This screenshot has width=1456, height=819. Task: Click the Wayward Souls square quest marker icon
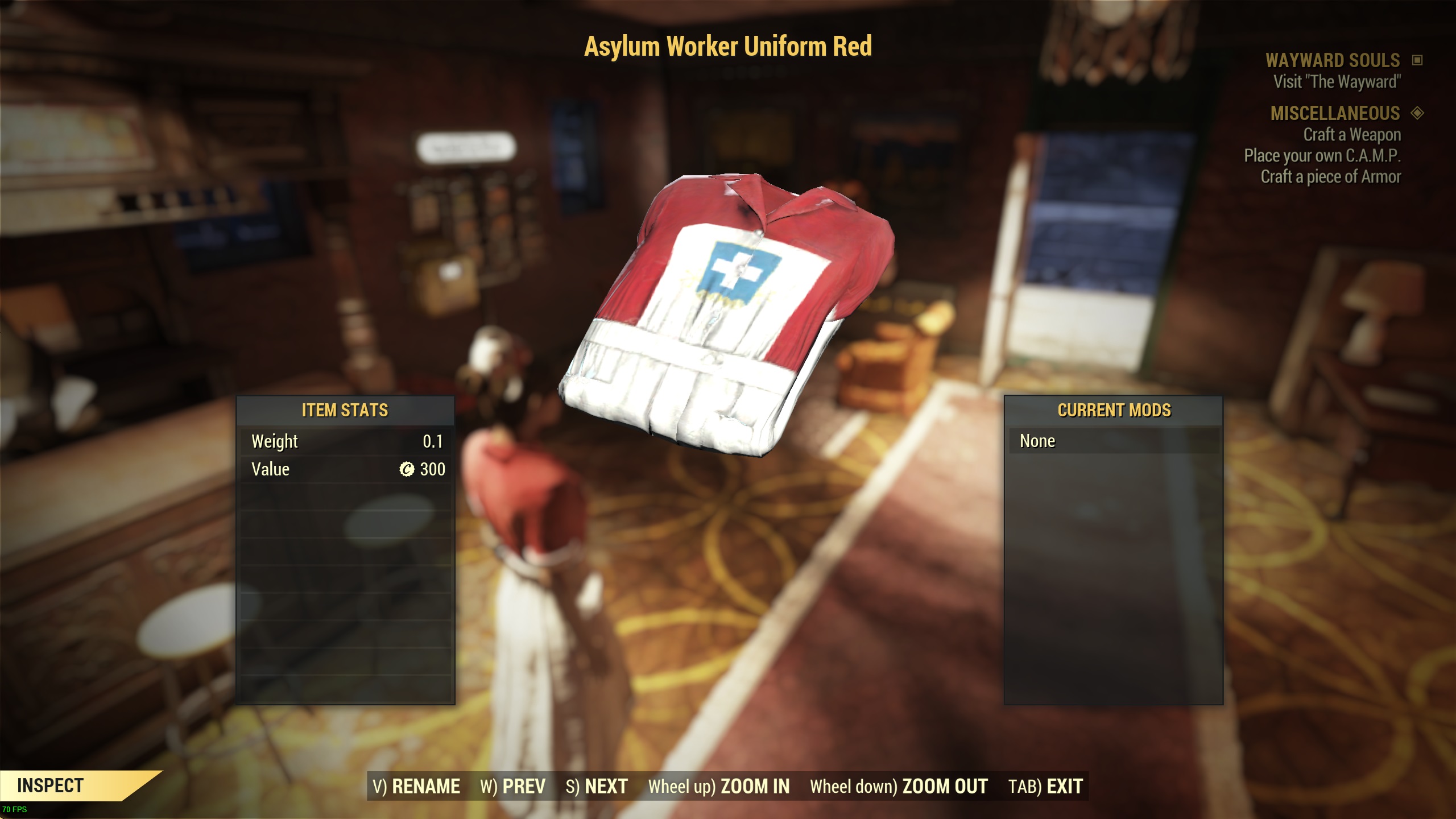click(x=1418, y=61)
